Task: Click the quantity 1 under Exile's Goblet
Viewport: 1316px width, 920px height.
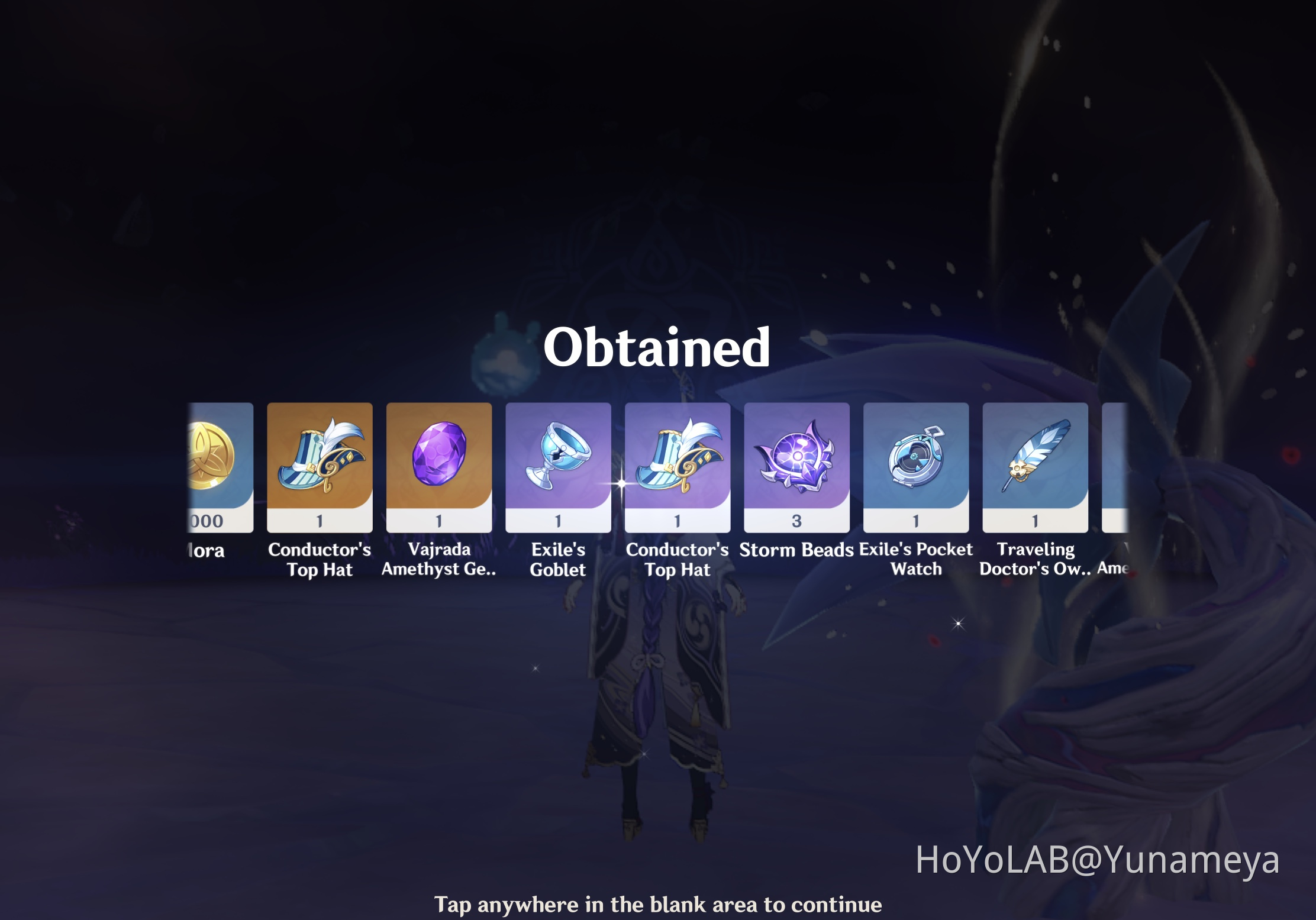Action: tap(559, 521)
